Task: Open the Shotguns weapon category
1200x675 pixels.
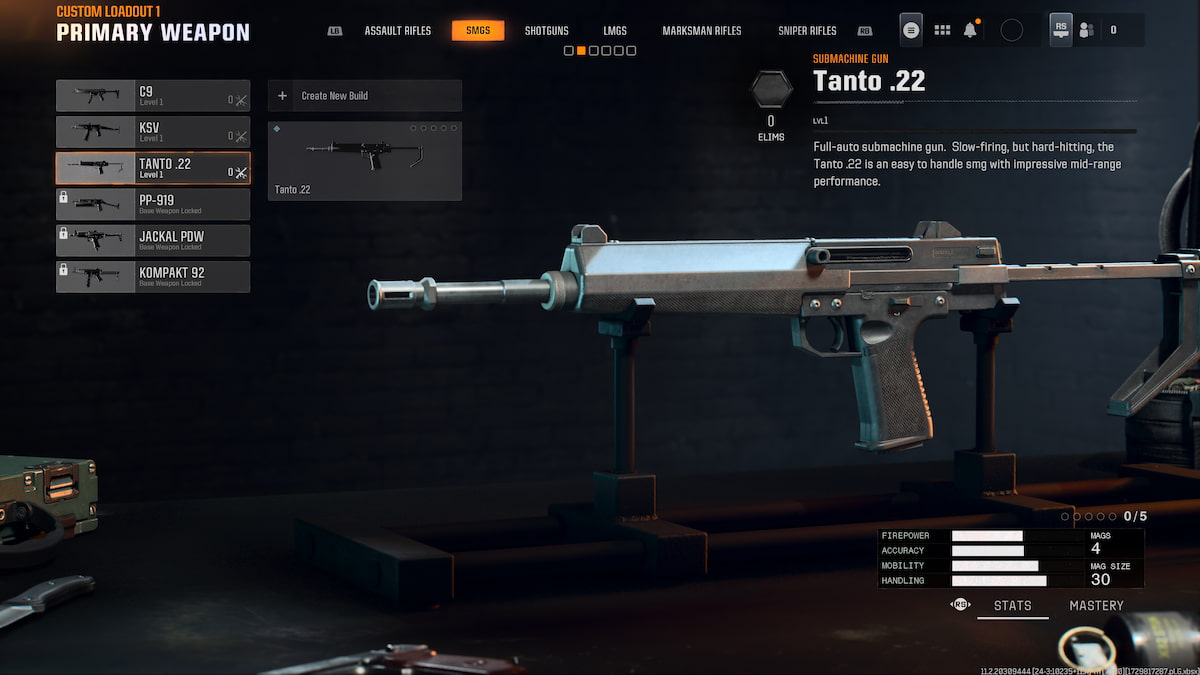Action: (x=546, y=31)
